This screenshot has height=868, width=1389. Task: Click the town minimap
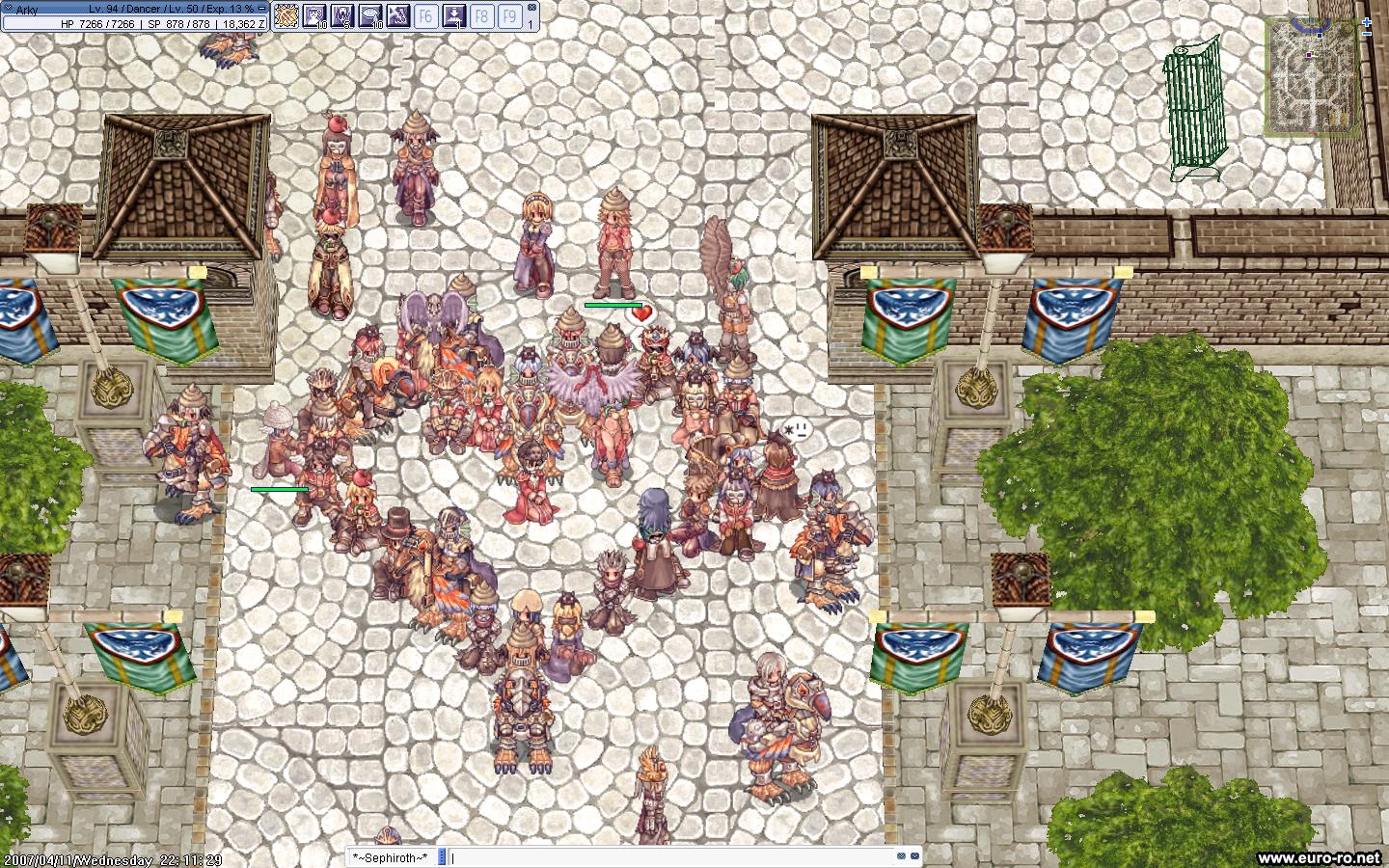1311,75
